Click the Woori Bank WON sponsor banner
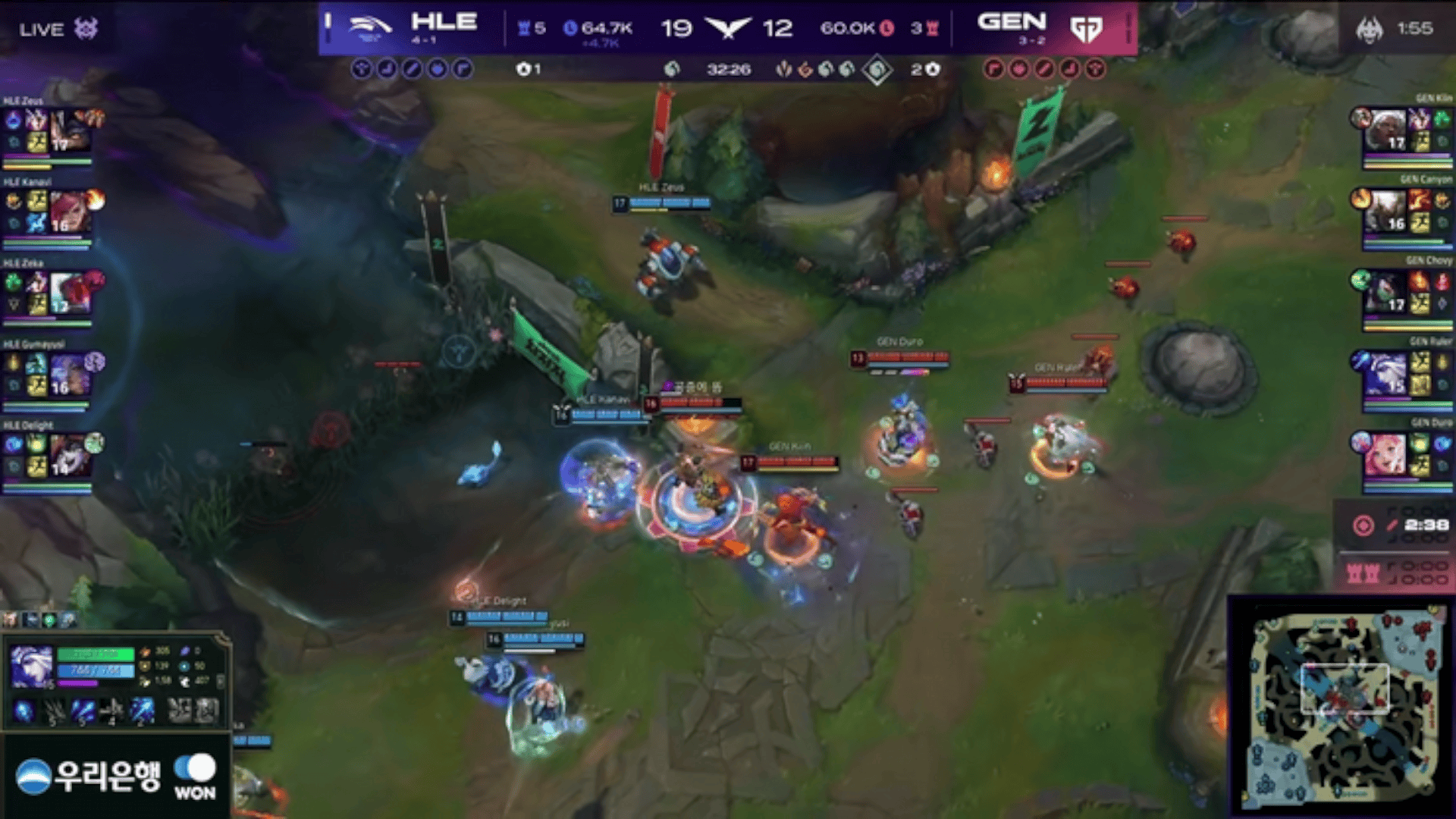Screen dimensions: 1456x819 (x=115, y=776)
